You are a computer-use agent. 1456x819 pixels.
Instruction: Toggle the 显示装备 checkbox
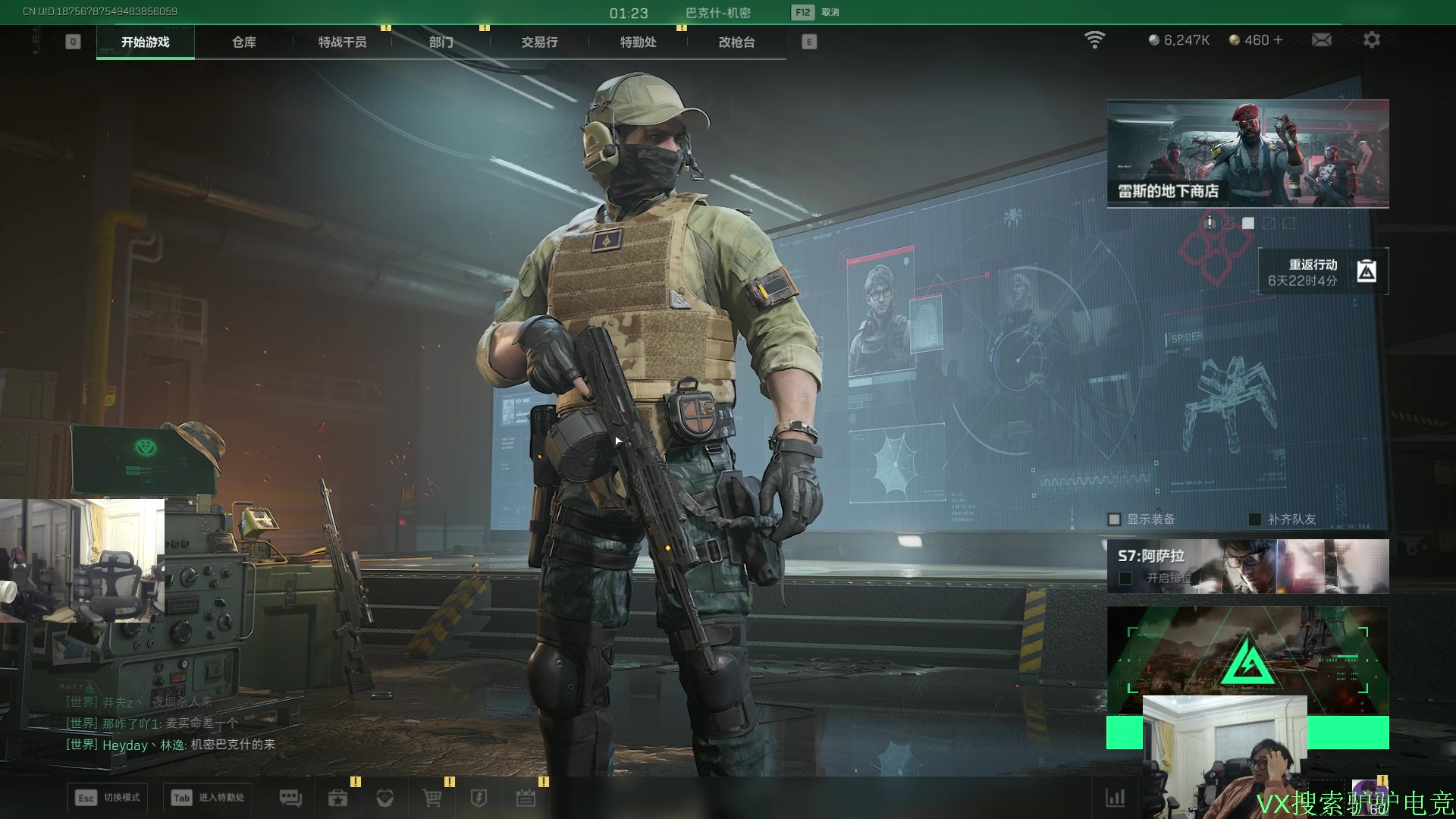[x=1114, y=519]
